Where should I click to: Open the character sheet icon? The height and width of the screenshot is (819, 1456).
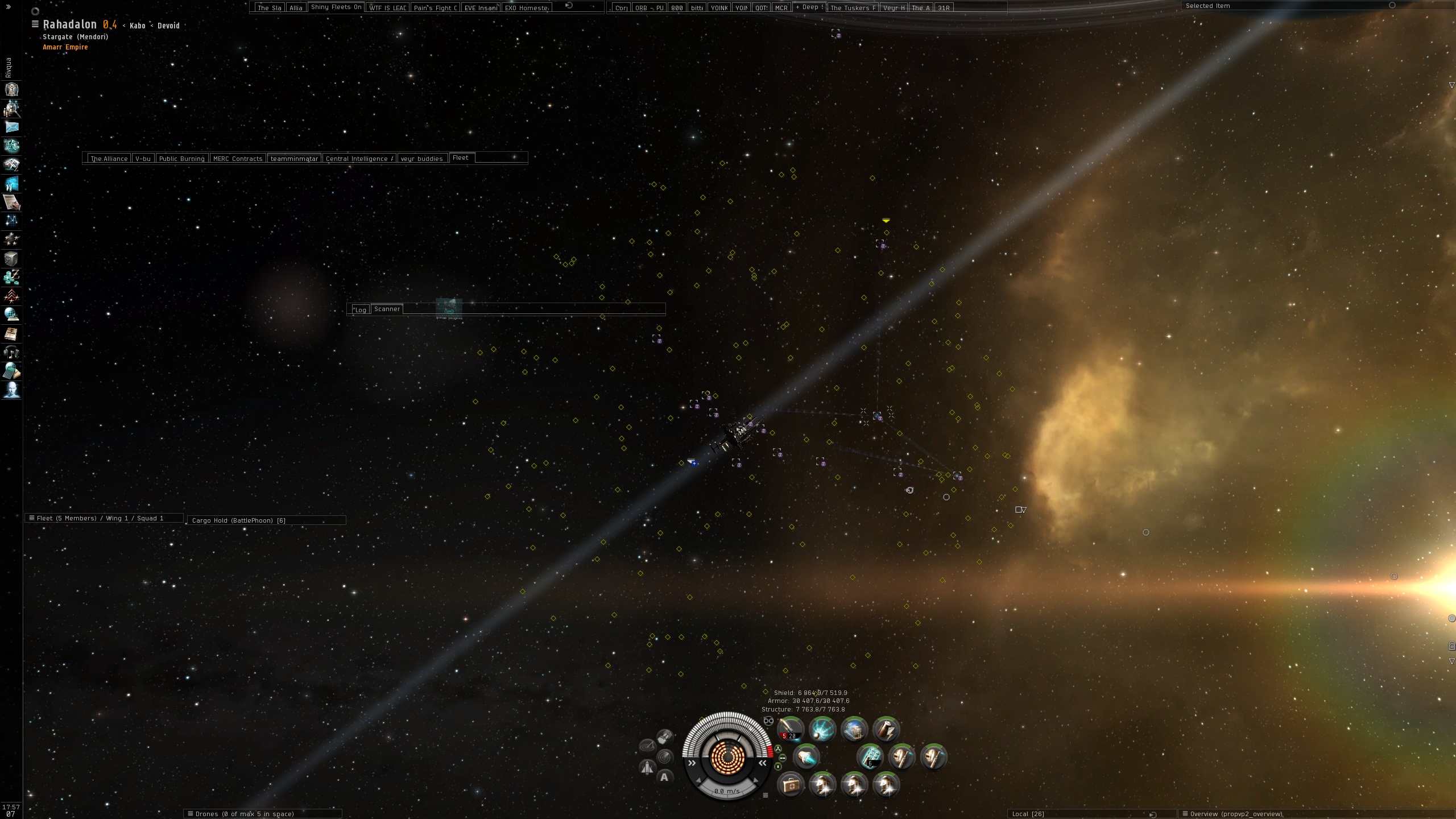tap(12, 89)
